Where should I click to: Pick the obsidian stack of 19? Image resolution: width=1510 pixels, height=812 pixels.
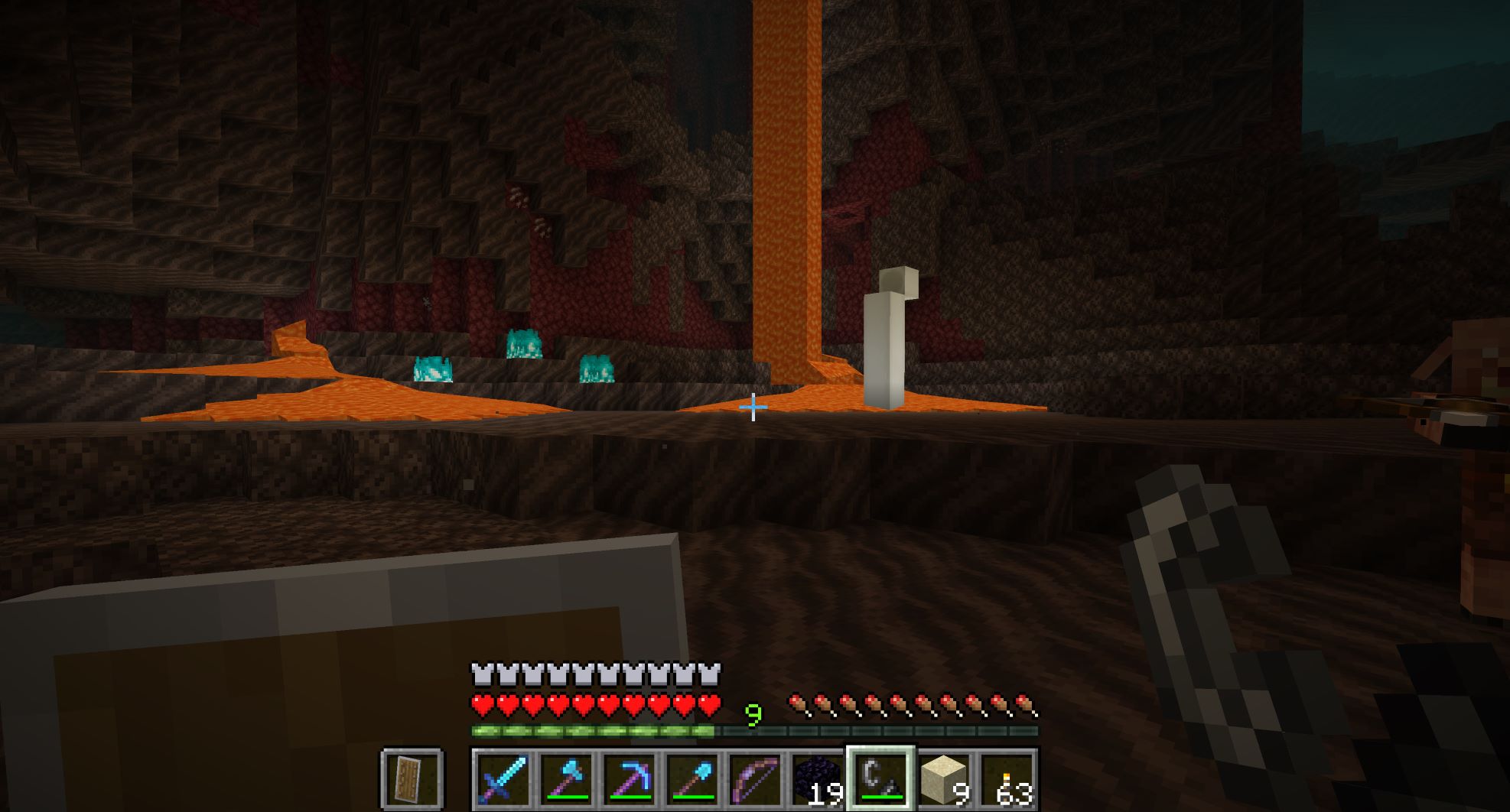[x=817, y=778]
